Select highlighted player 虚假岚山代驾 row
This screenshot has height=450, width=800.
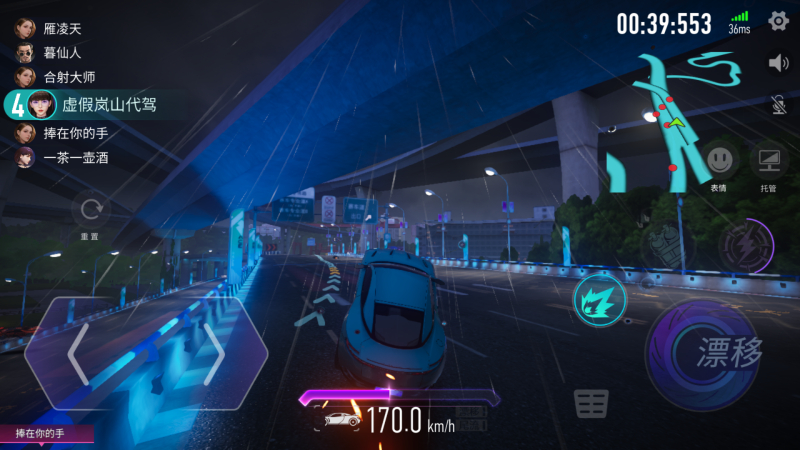pos(85,104)
